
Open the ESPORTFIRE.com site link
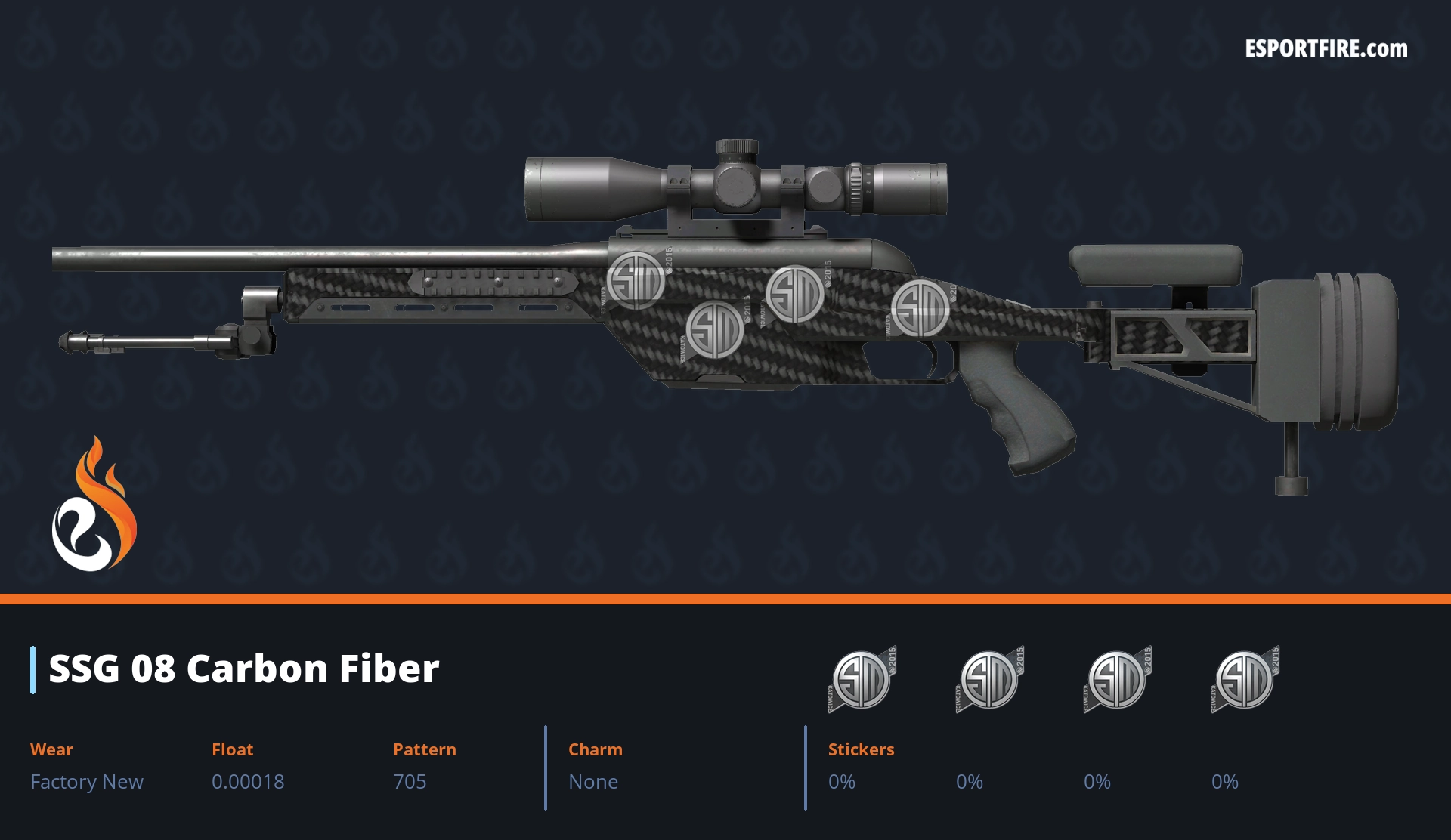point(1326,49)
